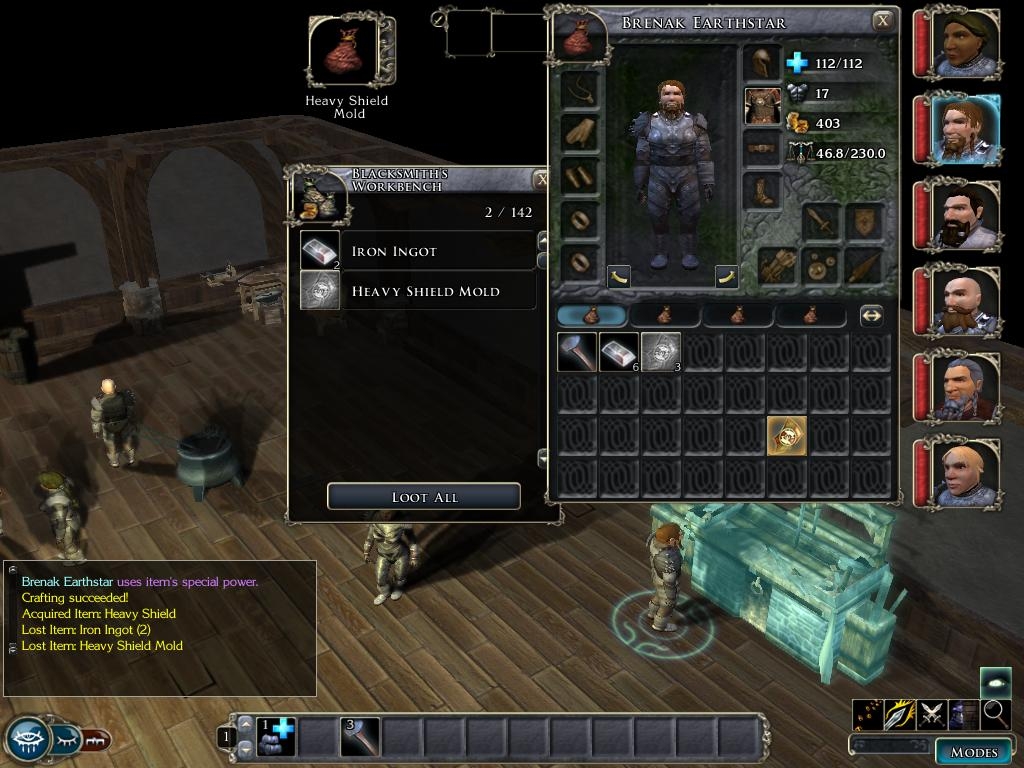This screenshot has height=768, width=1024.
Task: Select the smith hammer in inventory
Action: 577,352
